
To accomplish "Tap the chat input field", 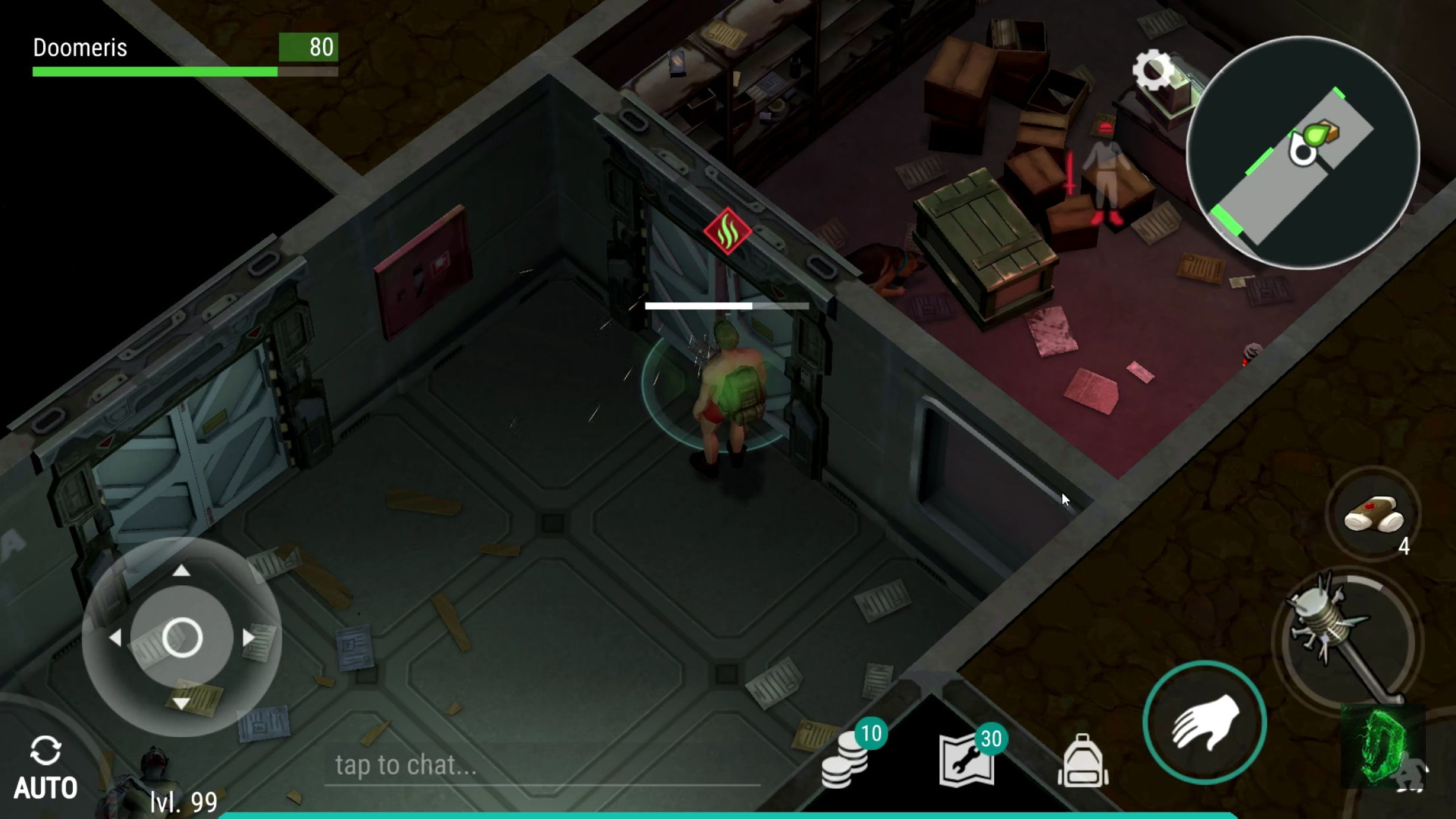I will [542, 765].
